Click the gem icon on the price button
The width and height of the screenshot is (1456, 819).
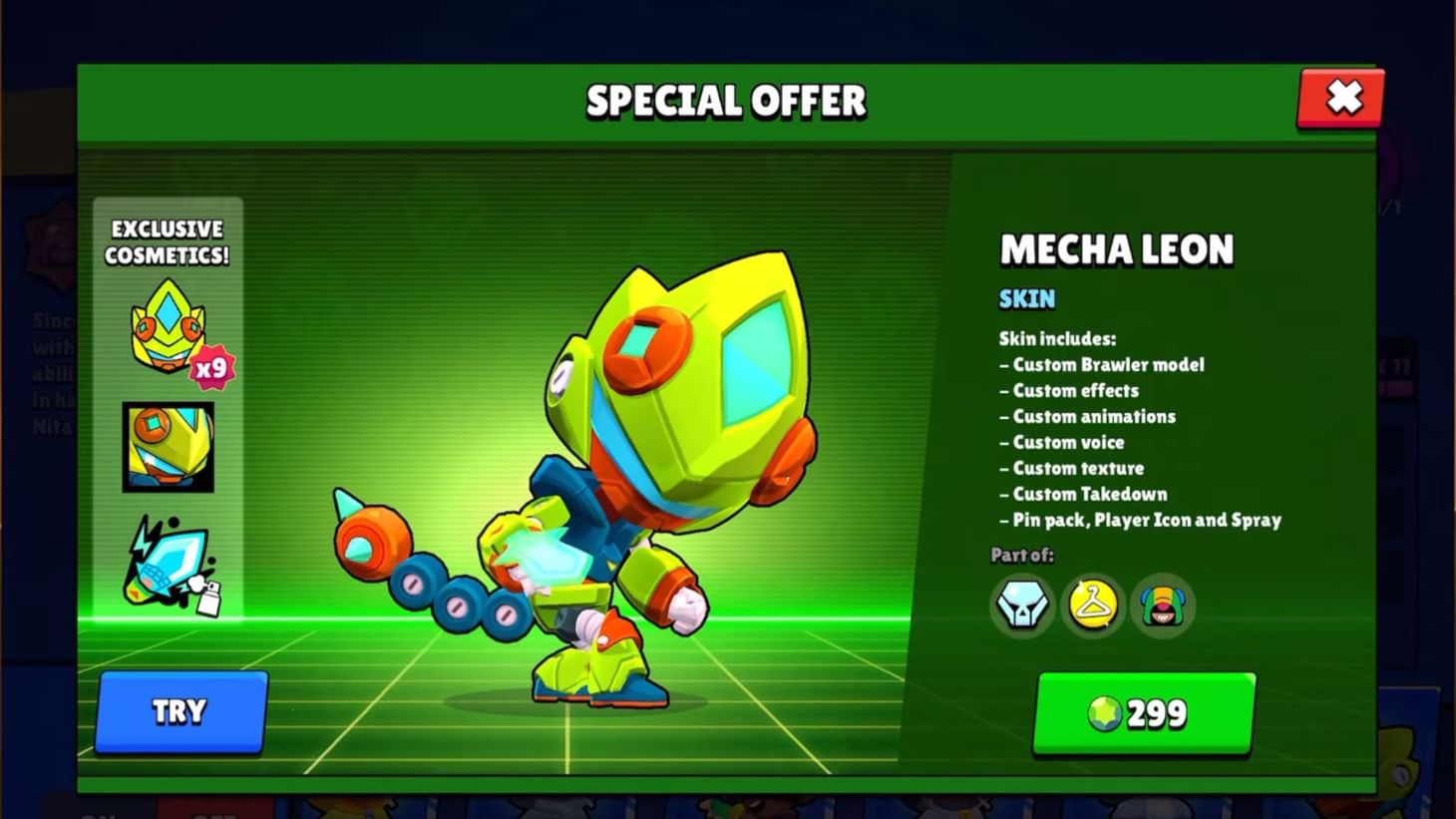pyautogui.click(x=1102, y=712)
